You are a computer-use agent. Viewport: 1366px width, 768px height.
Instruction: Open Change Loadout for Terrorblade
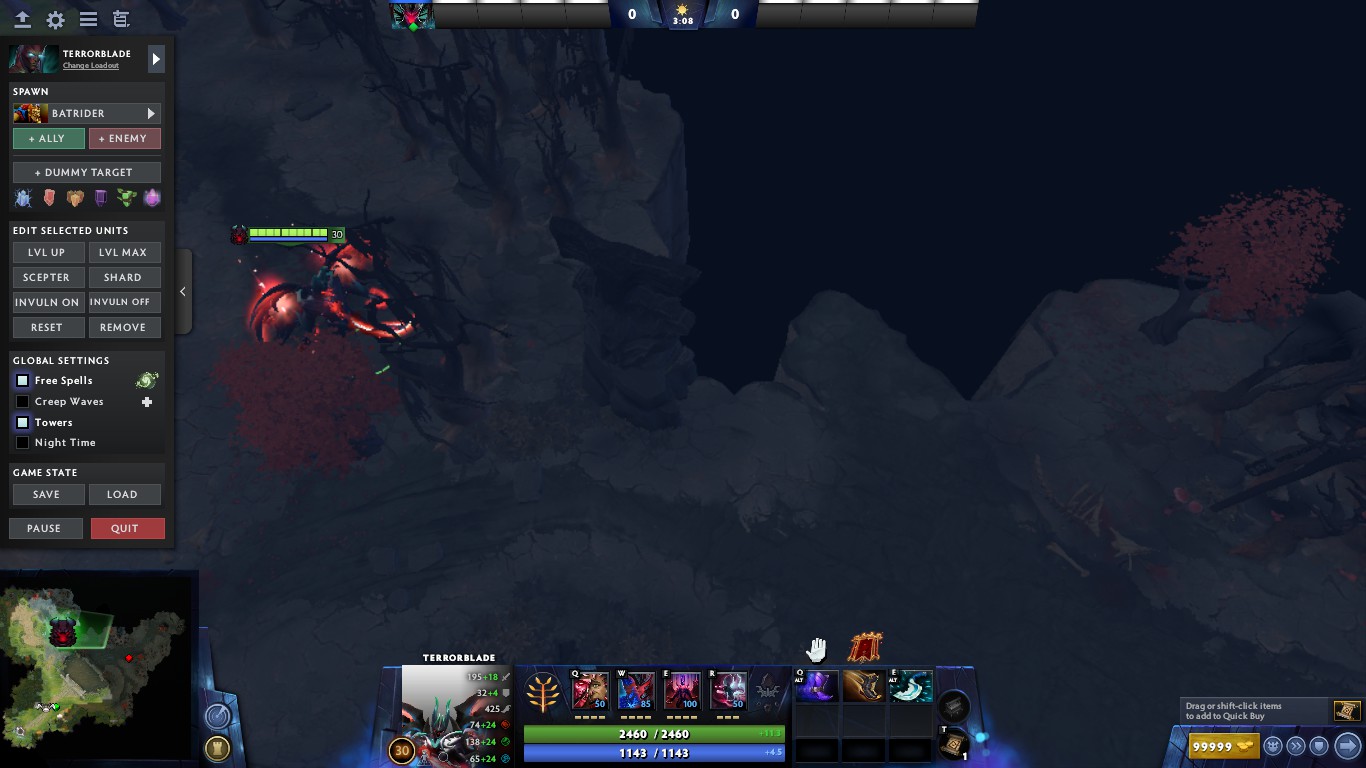coord(91,65)
